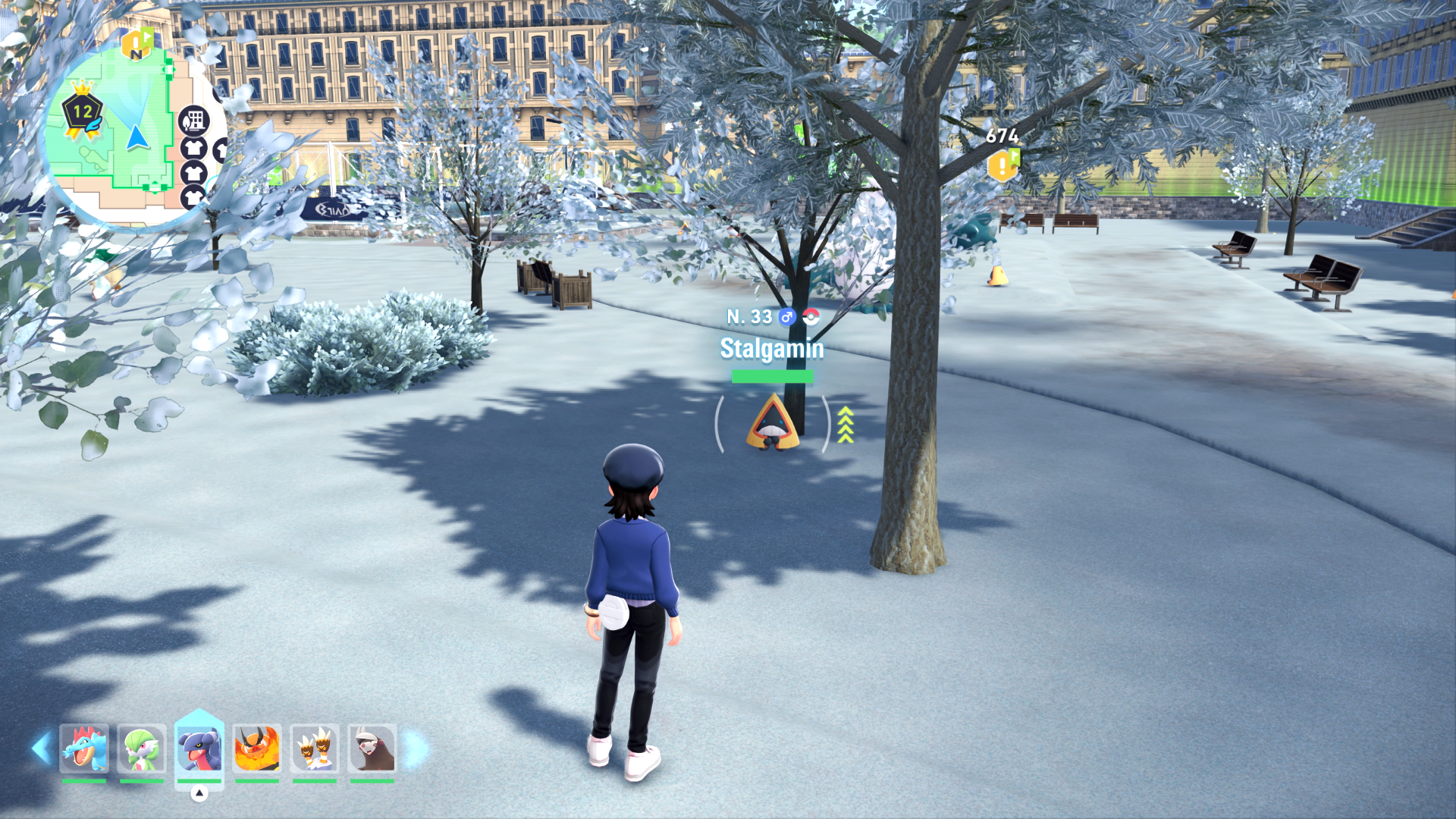
Task: Select the blue player arrow on the minimap
Action: pos(136,138)
